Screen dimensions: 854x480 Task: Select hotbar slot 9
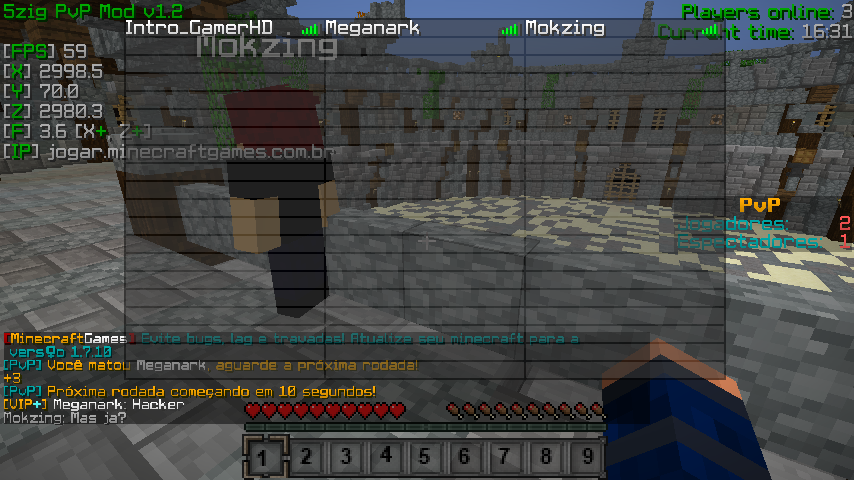tap(586, 457)
